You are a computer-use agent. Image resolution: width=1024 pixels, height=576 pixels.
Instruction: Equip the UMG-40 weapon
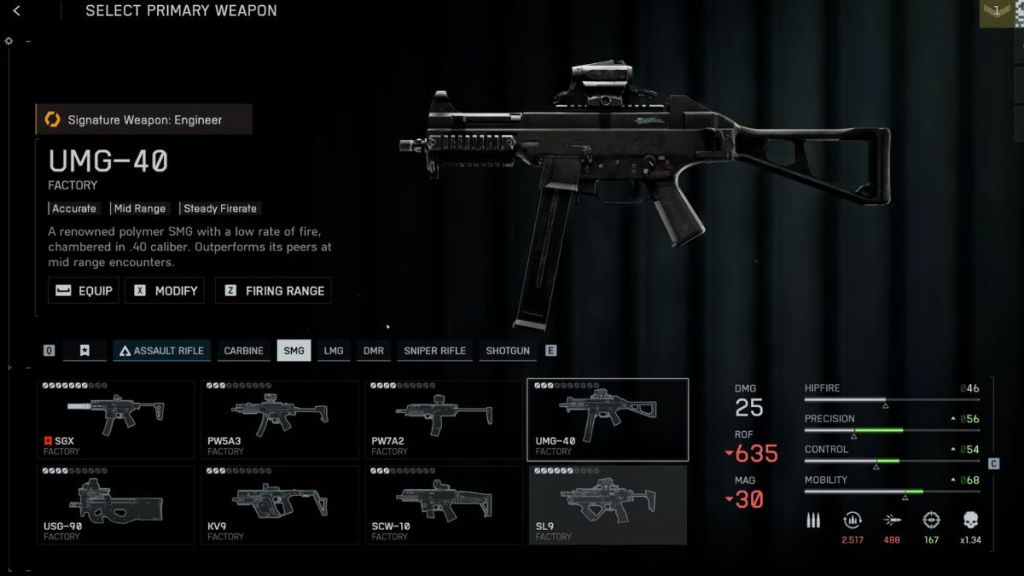pyautogui.click(x=84, y=291)
